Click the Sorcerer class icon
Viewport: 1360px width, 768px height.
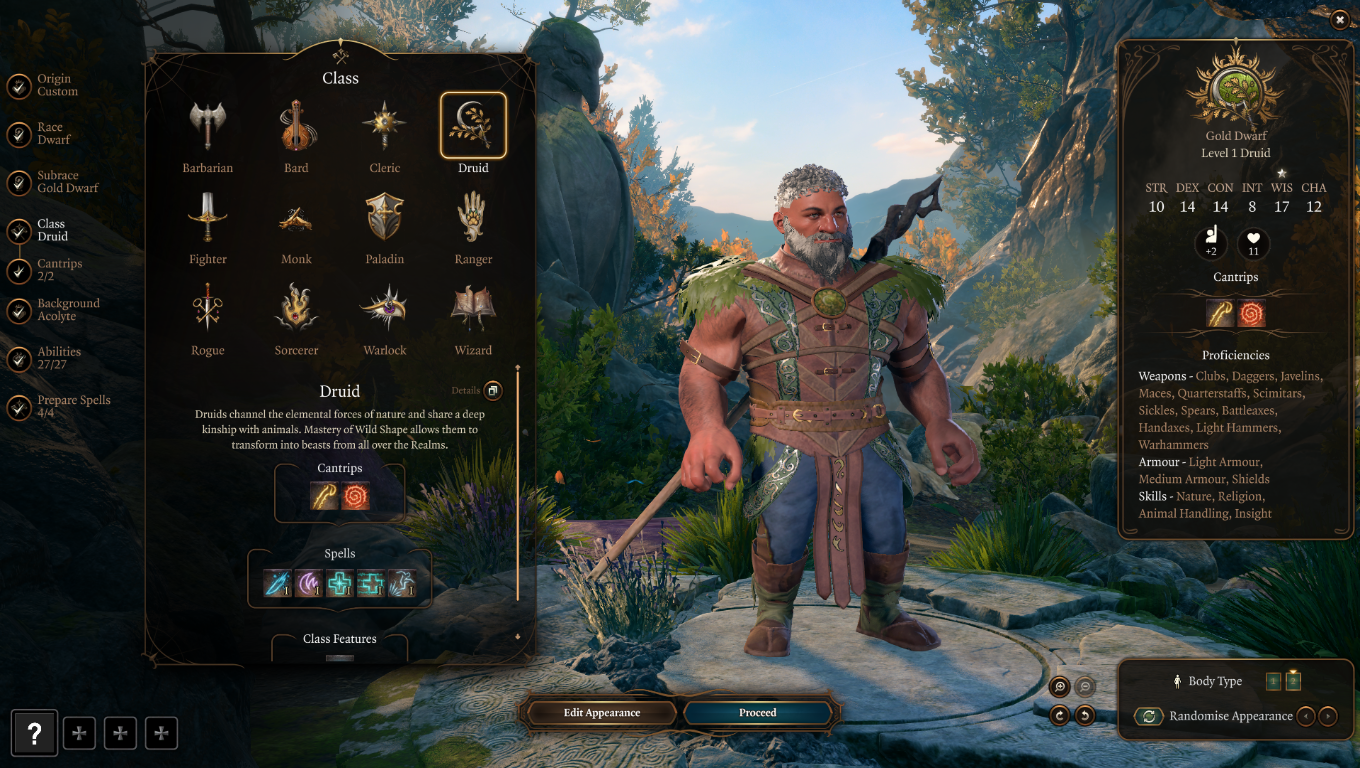tap(296, 306)
